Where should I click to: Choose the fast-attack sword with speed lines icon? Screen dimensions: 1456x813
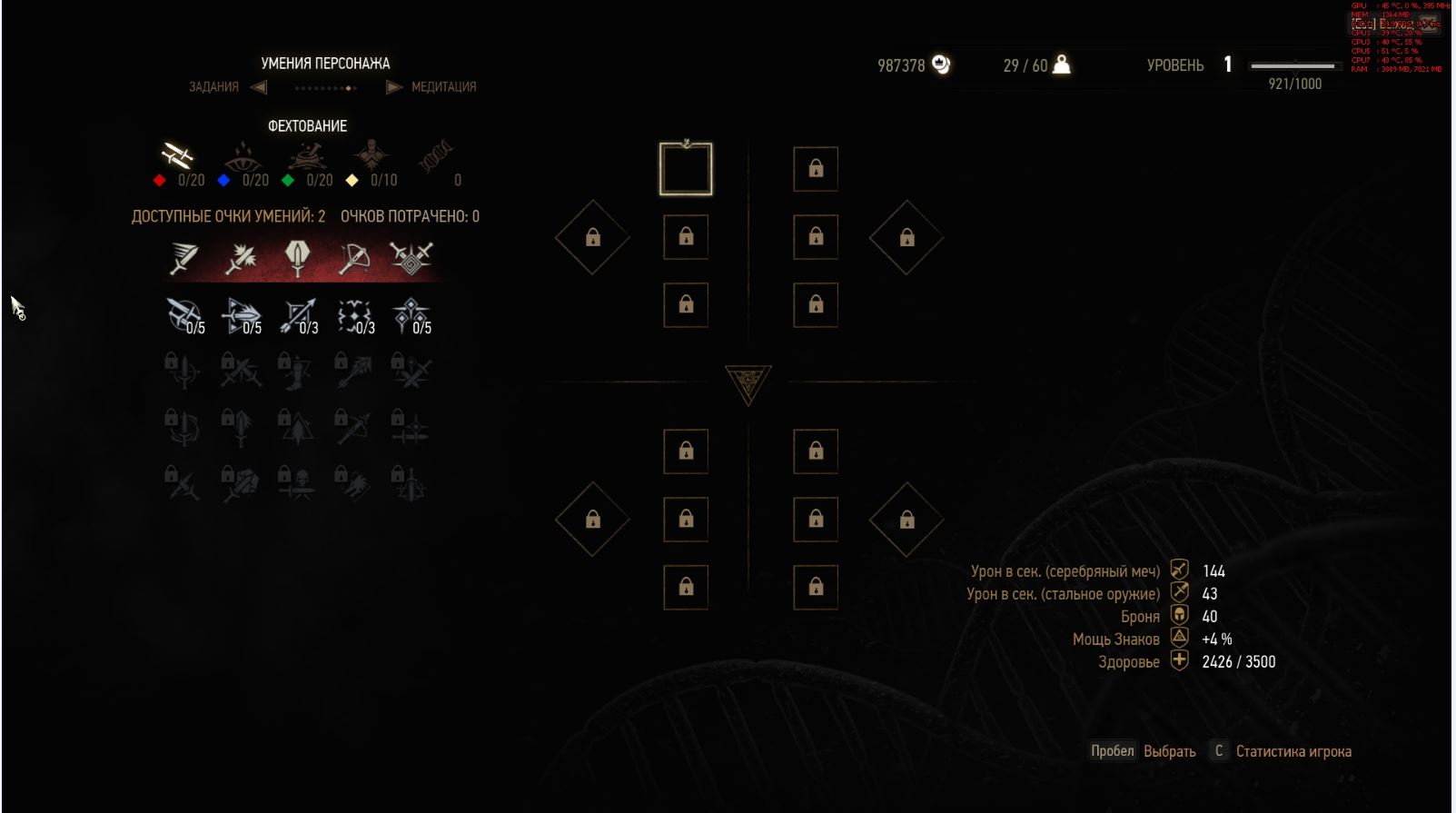pyautogui.click(x=184, y=259)
